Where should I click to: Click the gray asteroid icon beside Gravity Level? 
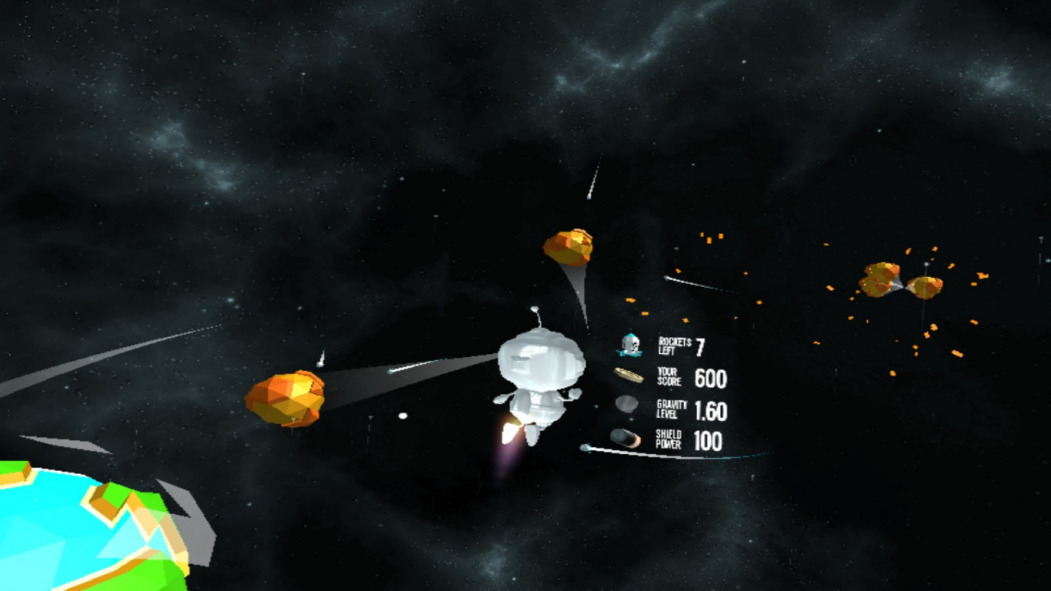tap(626, 404)
